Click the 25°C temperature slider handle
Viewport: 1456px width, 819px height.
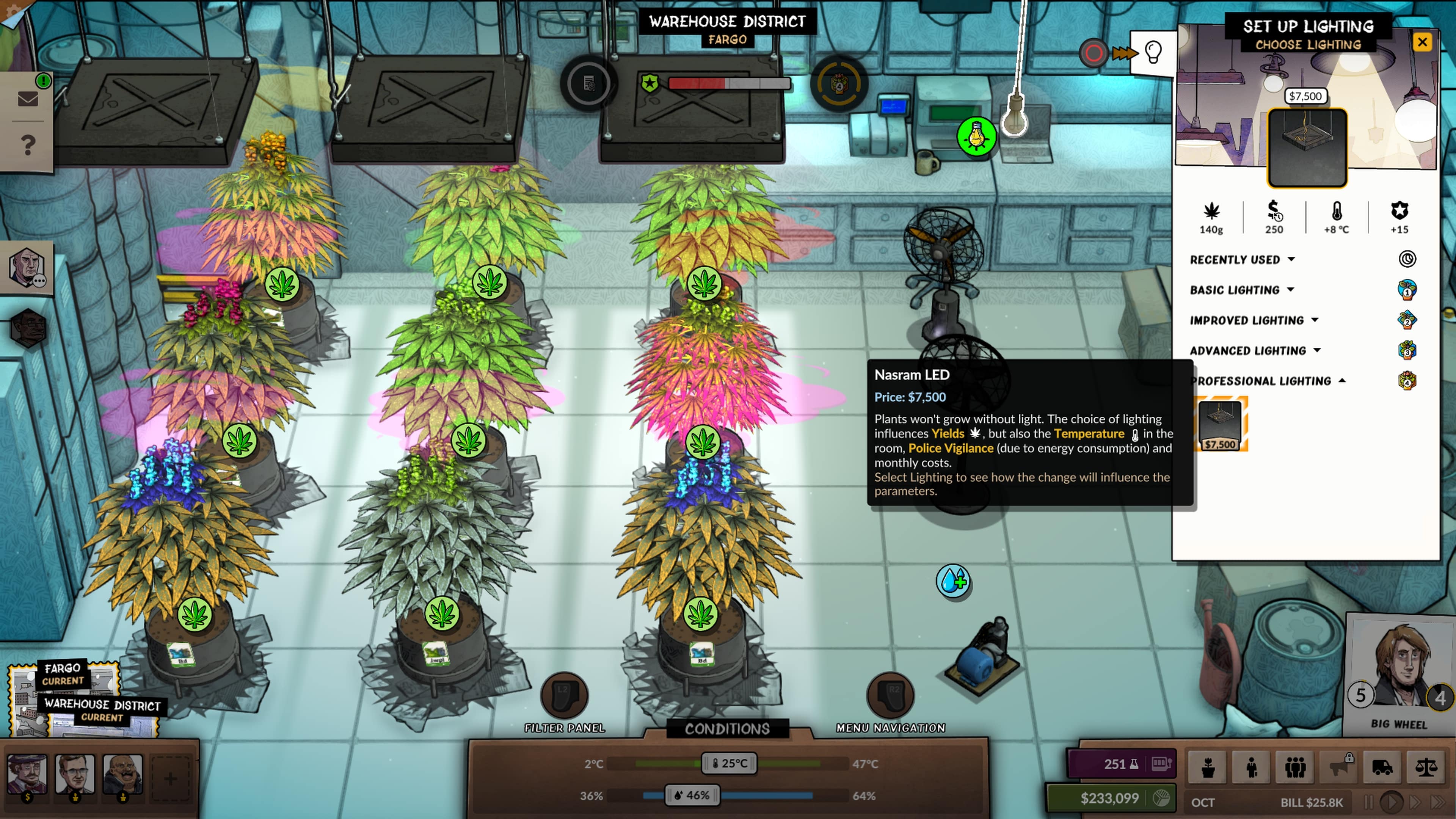pyautogui.click(x=729, y=763)
